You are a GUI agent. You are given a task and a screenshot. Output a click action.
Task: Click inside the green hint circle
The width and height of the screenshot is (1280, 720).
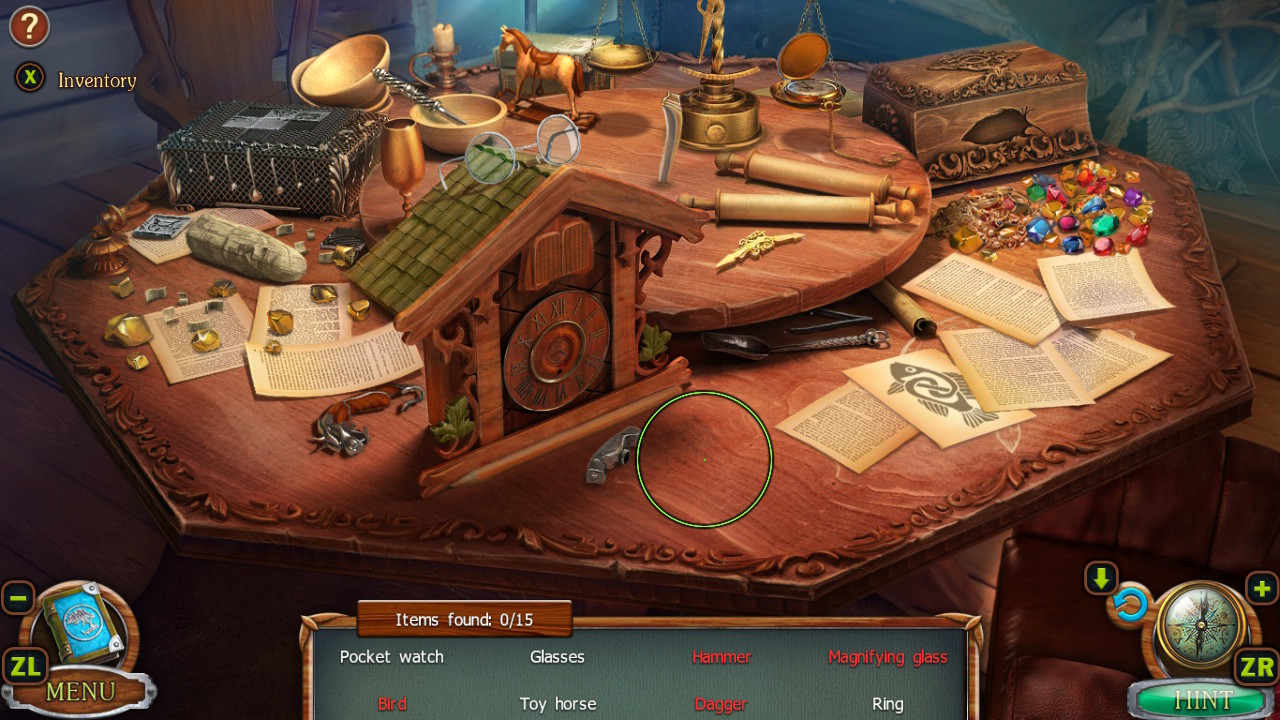tap(704, 459)
